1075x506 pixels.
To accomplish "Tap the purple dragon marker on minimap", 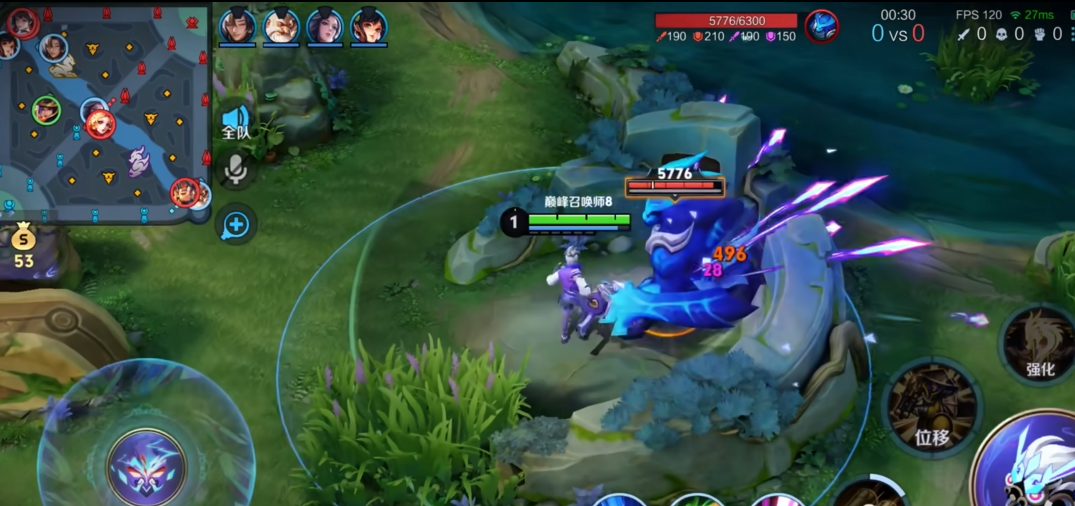I will tap(139, 160).
